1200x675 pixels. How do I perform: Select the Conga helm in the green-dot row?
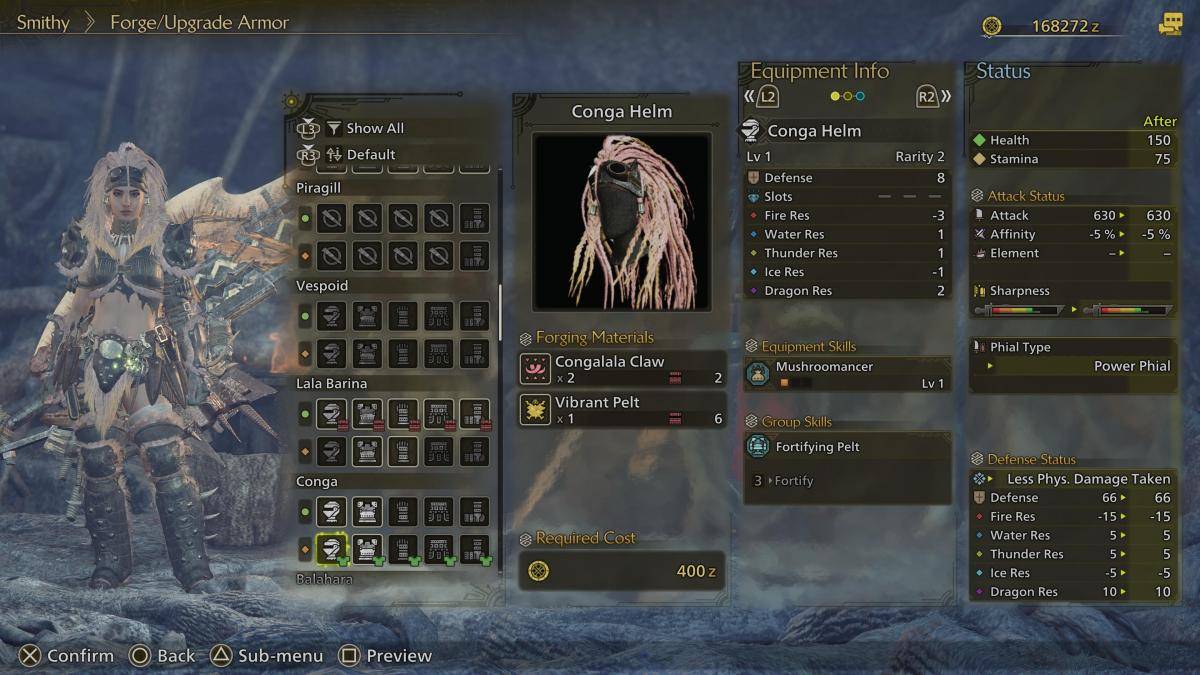coord(331,512)
